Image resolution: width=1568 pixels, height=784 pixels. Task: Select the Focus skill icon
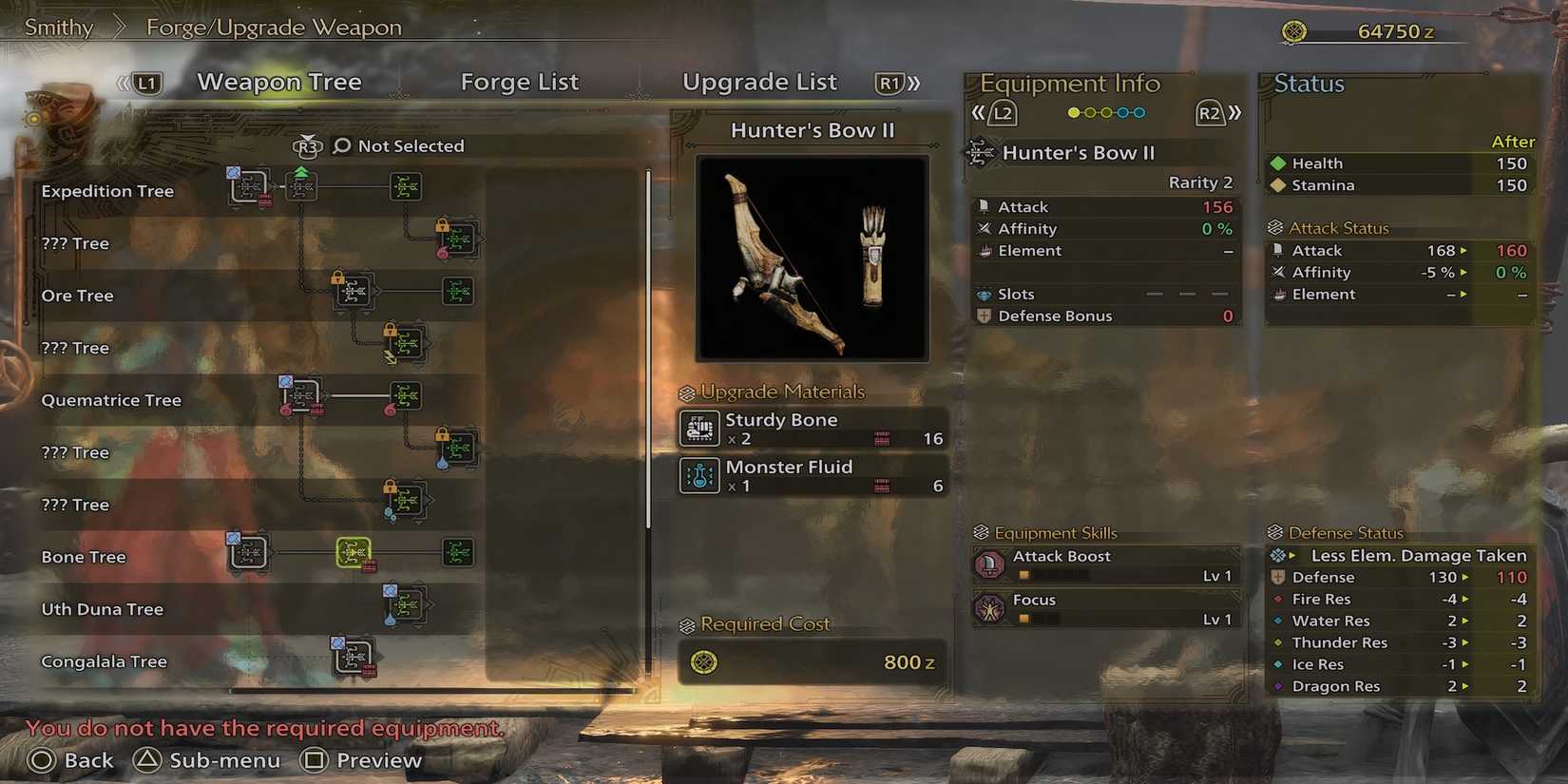coord(989,607)
